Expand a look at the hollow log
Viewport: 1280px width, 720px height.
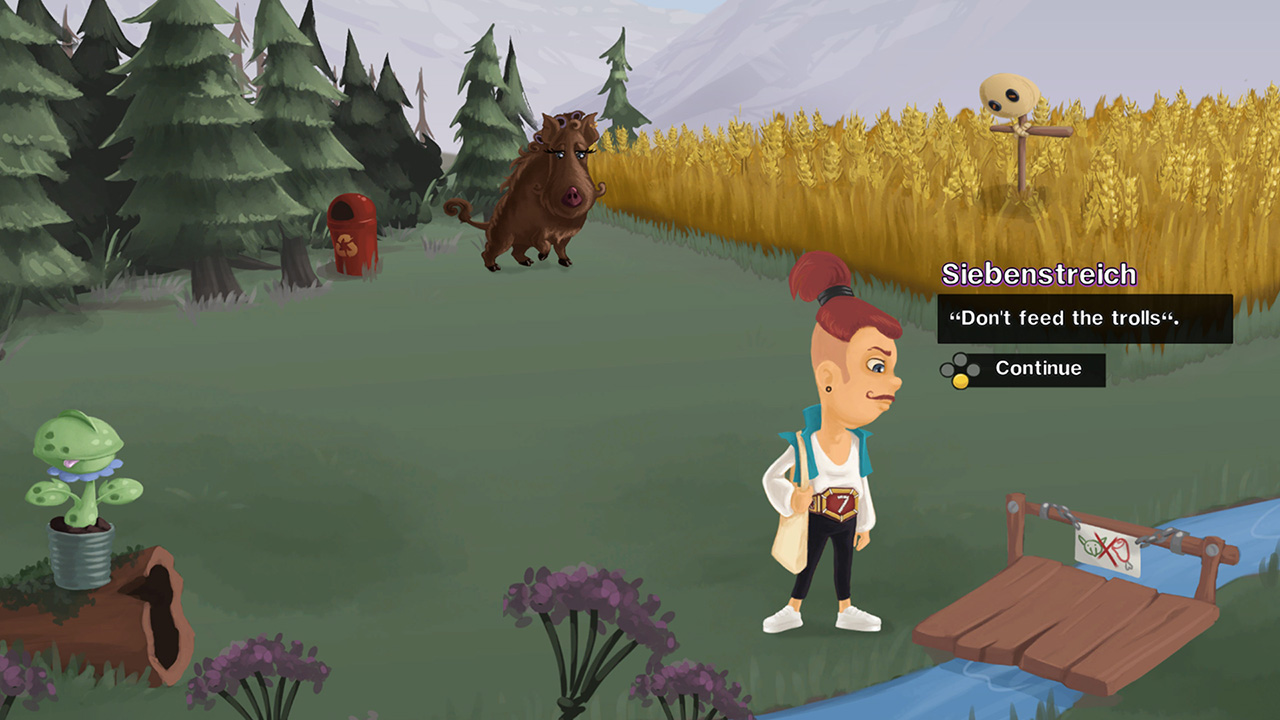pyautogui.click(x=160, y=600)
